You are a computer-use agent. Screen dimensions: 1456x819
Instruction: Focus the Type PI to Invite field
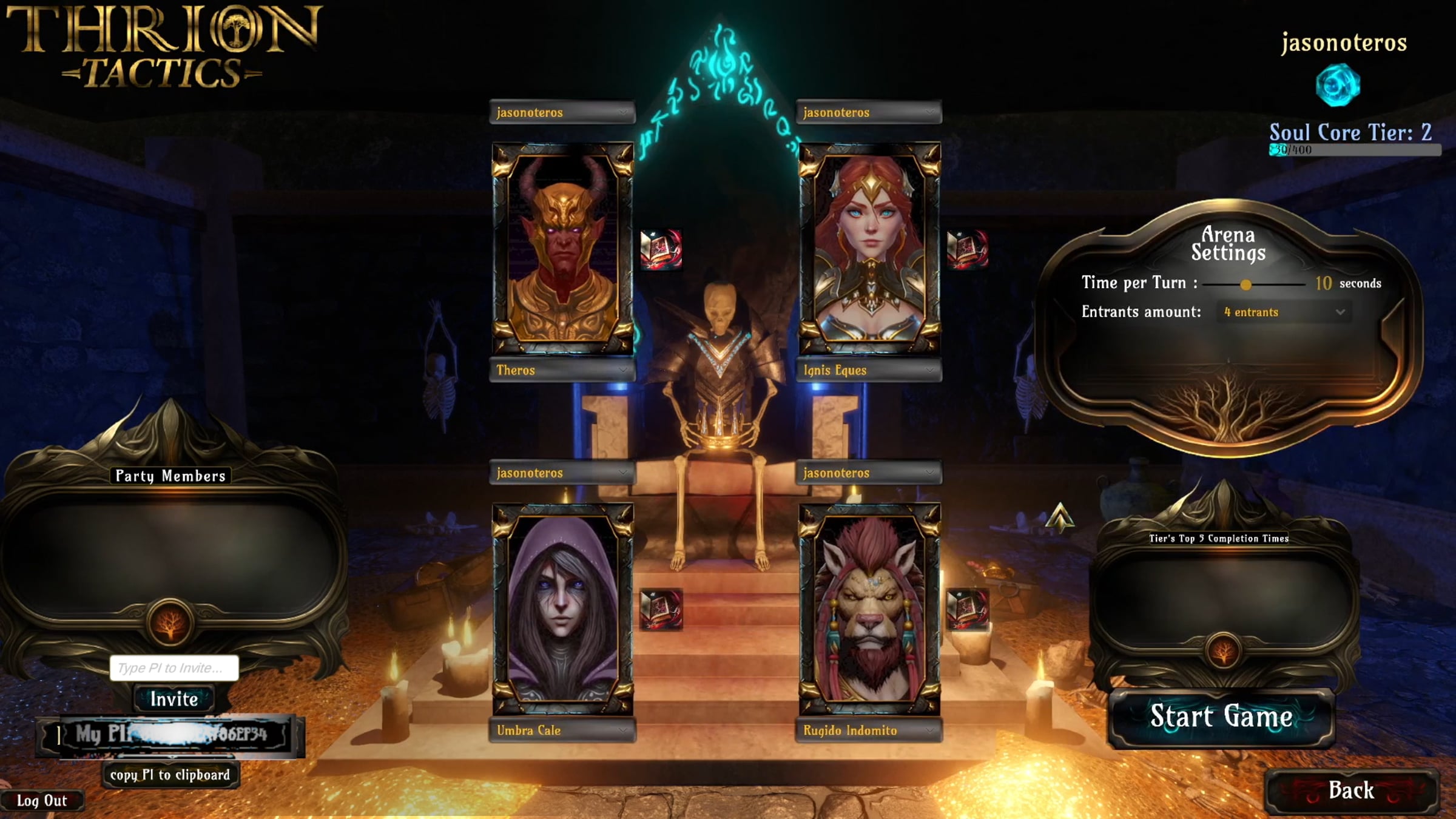click(x=174, y=668)
